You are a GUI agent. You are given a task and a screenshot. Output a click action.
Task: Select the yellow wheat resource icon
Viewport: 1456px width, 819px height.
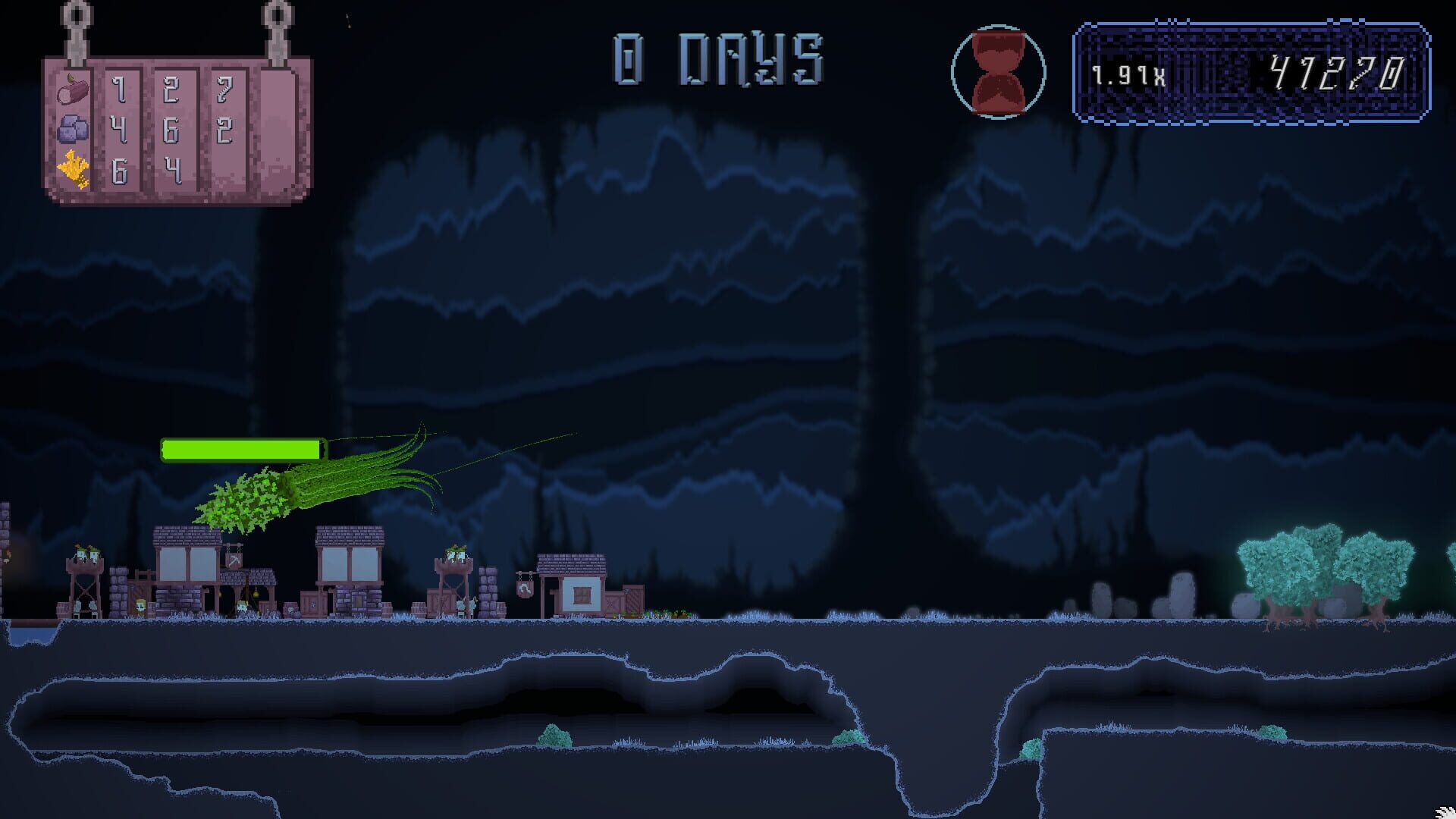coord(73,168)
